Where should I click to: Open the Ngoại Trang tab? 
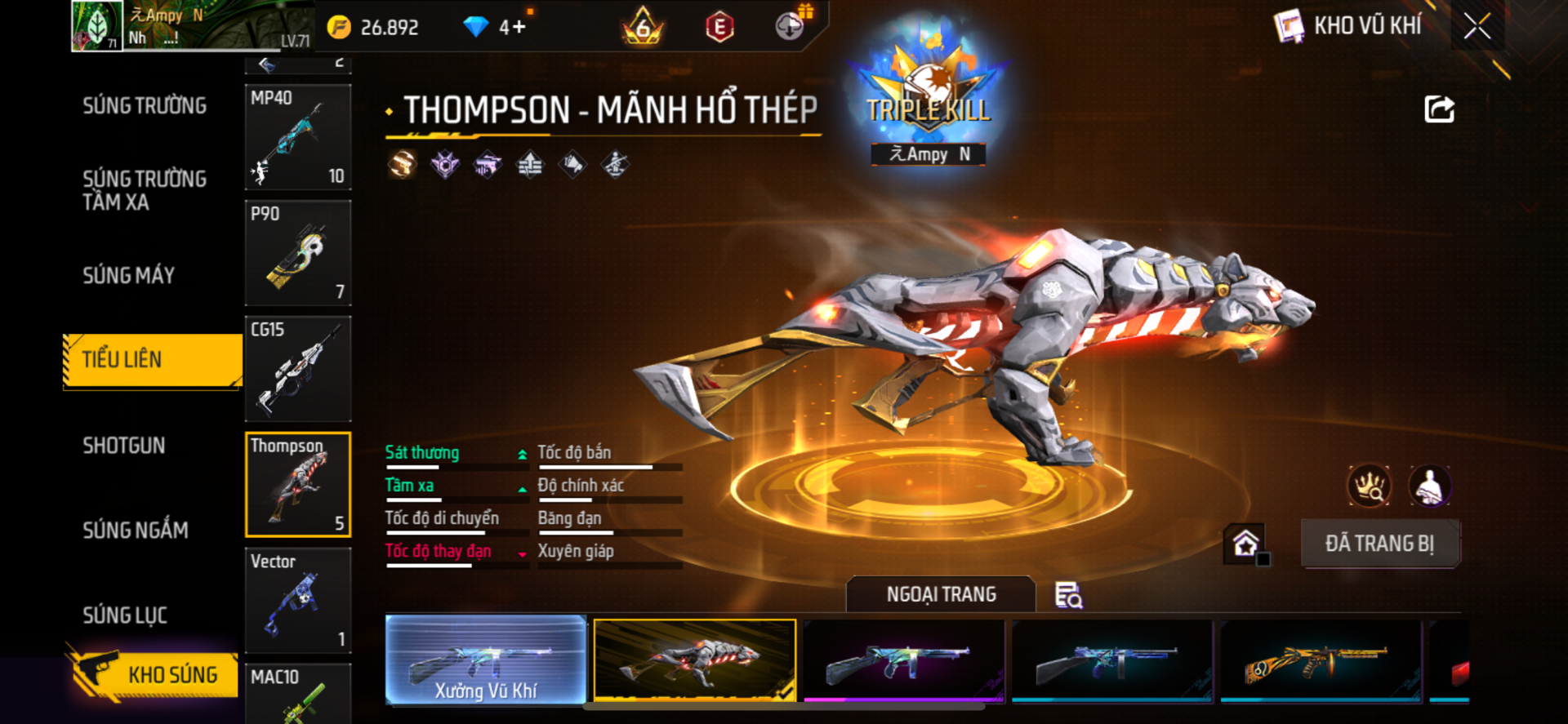click(941, 594)
